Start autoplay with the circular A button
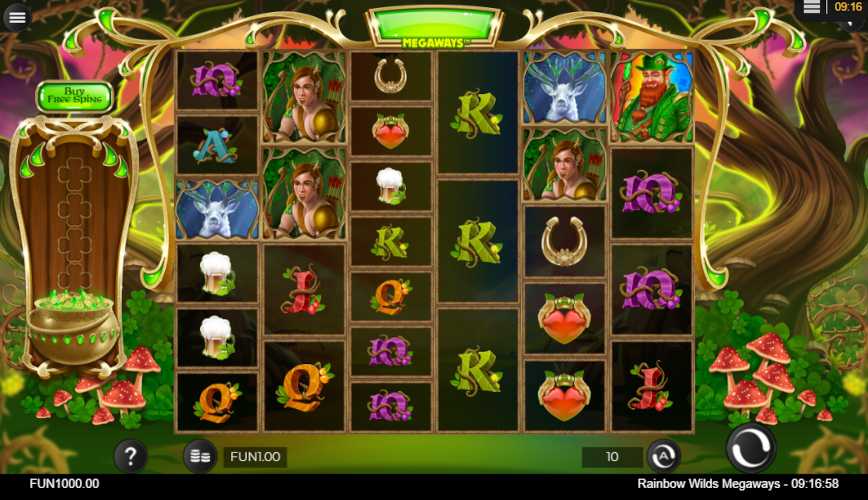 663,456
